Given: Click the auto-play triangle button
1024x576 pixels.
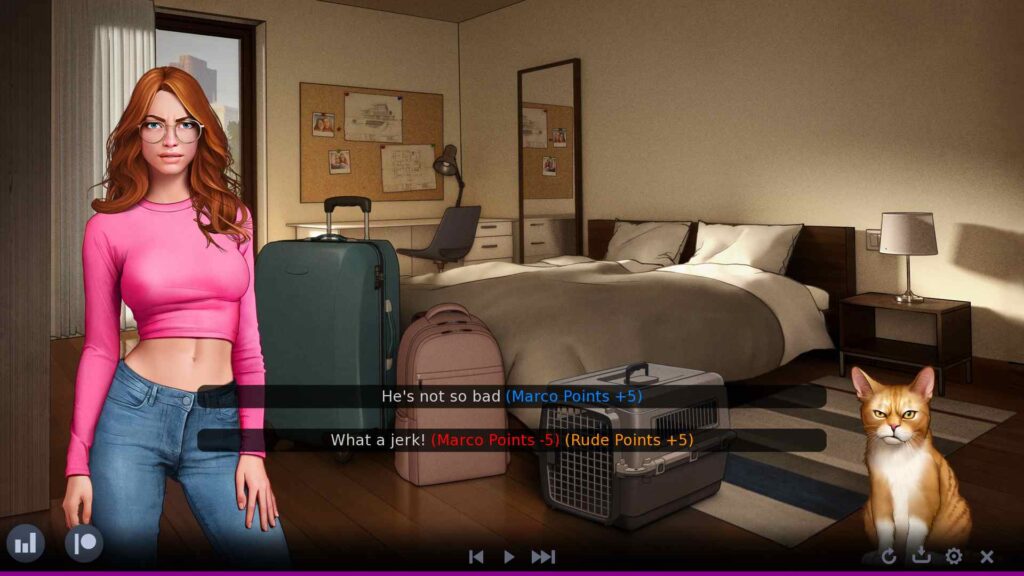Looking at the screenshot, I should coord(509,557).
